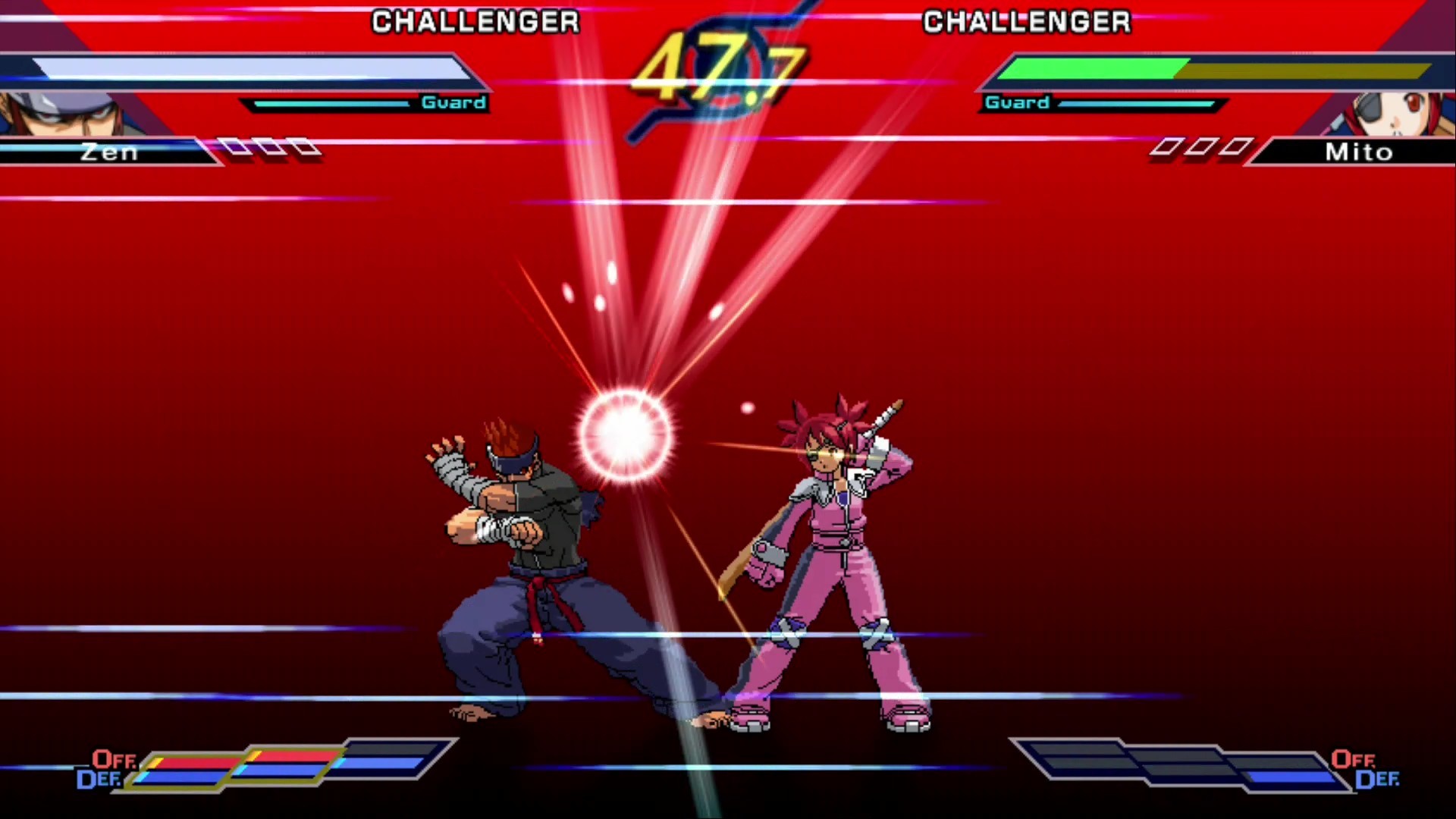Toggle the Guard indicator on Mito's side

(1016, 102)
